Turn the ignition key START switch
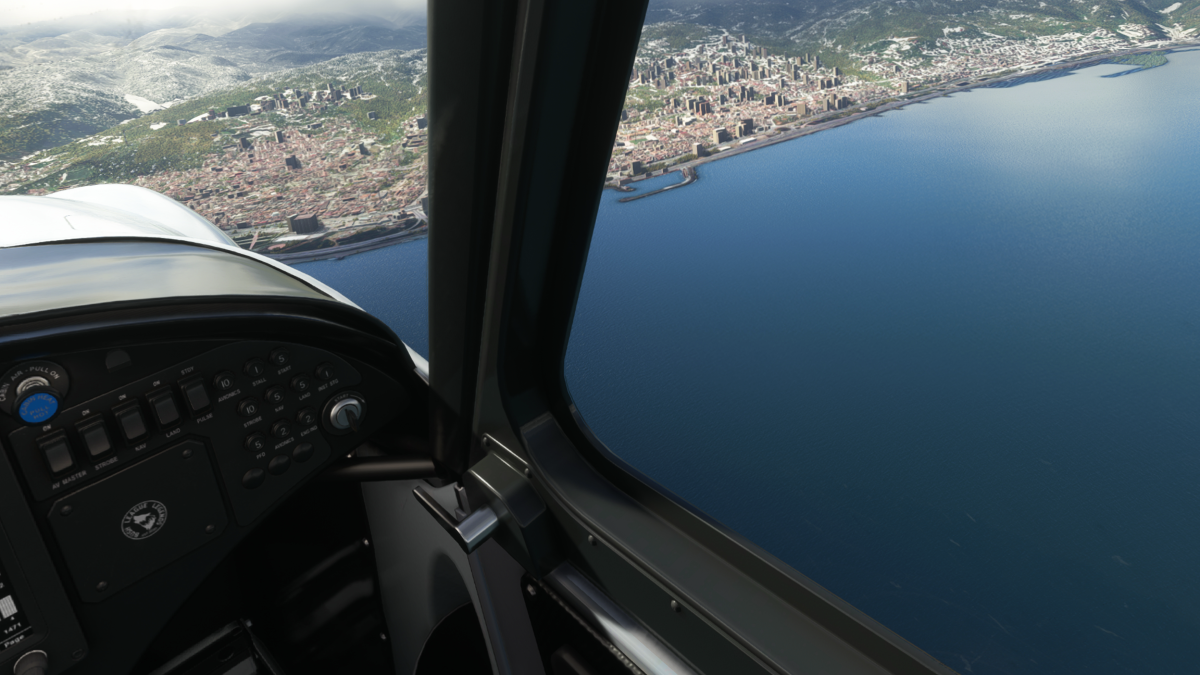The width and height of the screenshot is (1200, 675). point(345,413)
